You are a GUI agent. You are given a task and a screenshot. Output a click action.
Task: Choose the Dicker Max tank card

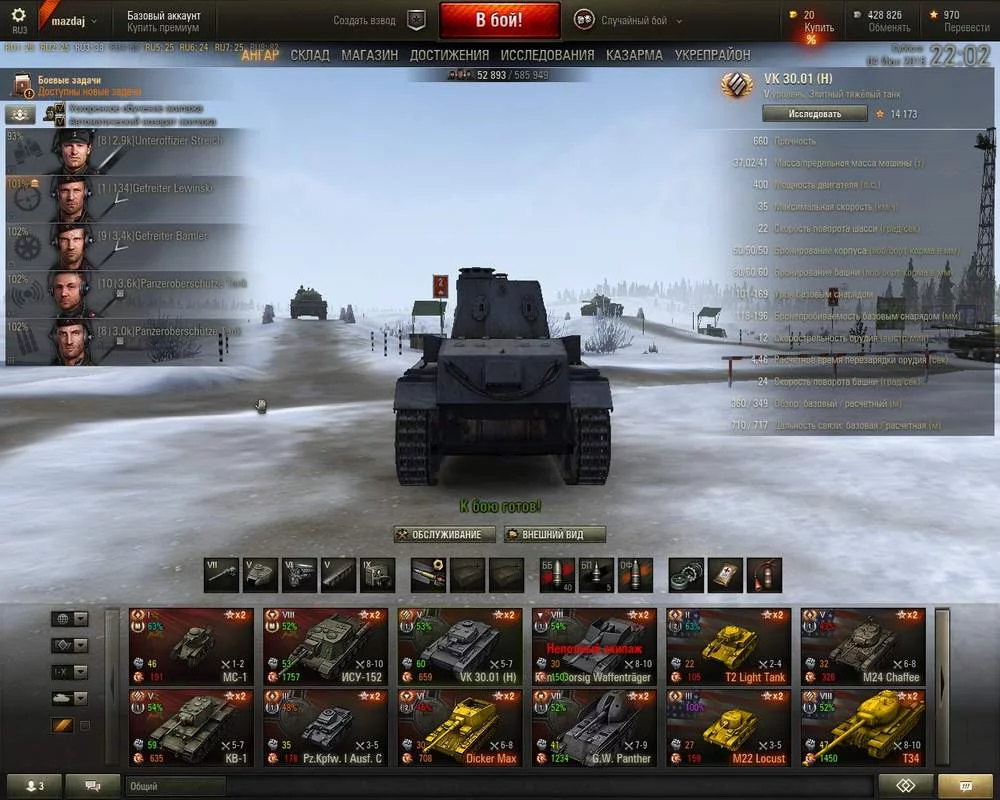[x=459, y=728]
